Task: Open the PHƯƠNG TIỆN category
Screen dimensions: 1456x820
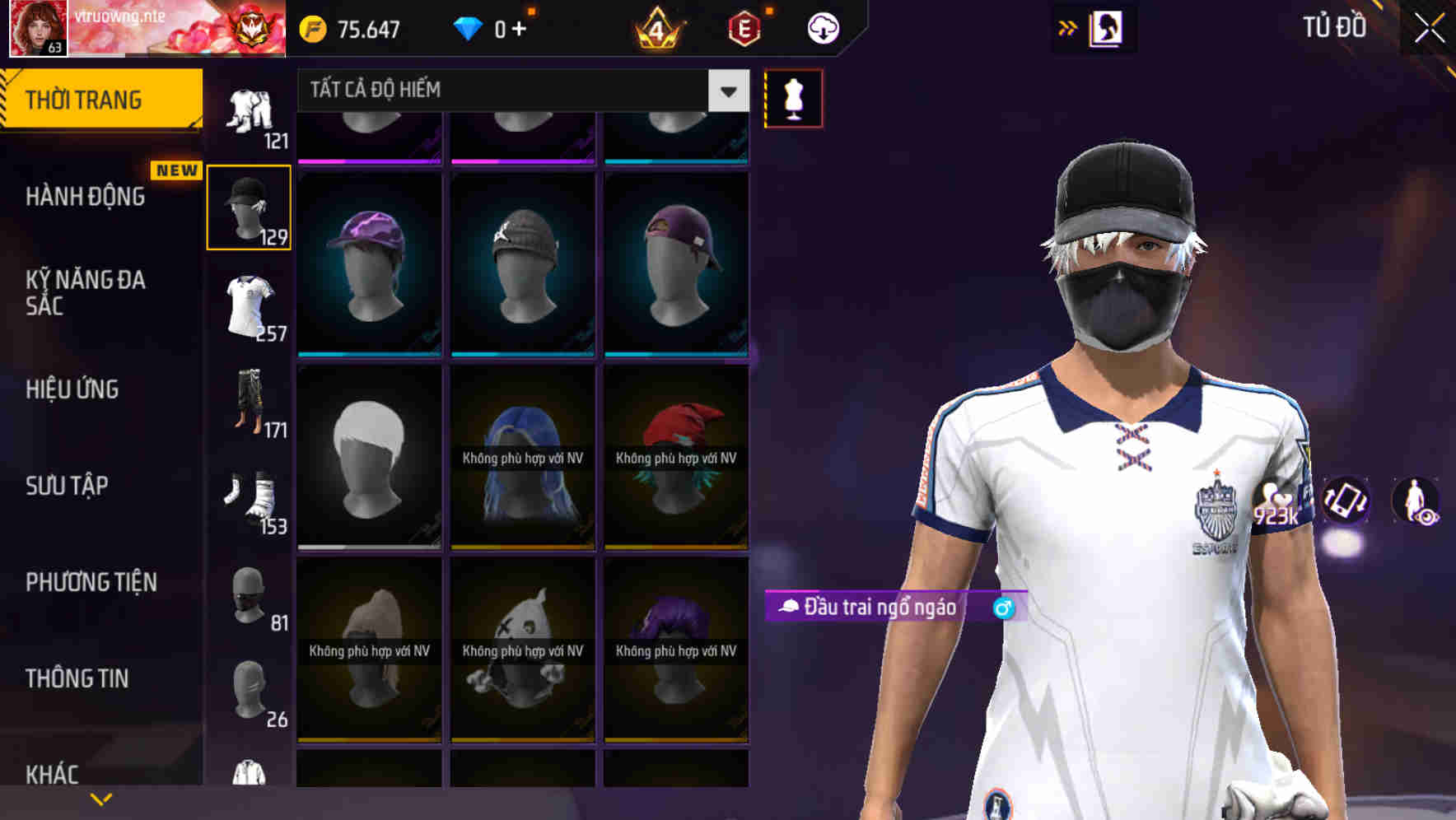Action: coord(91,581)
